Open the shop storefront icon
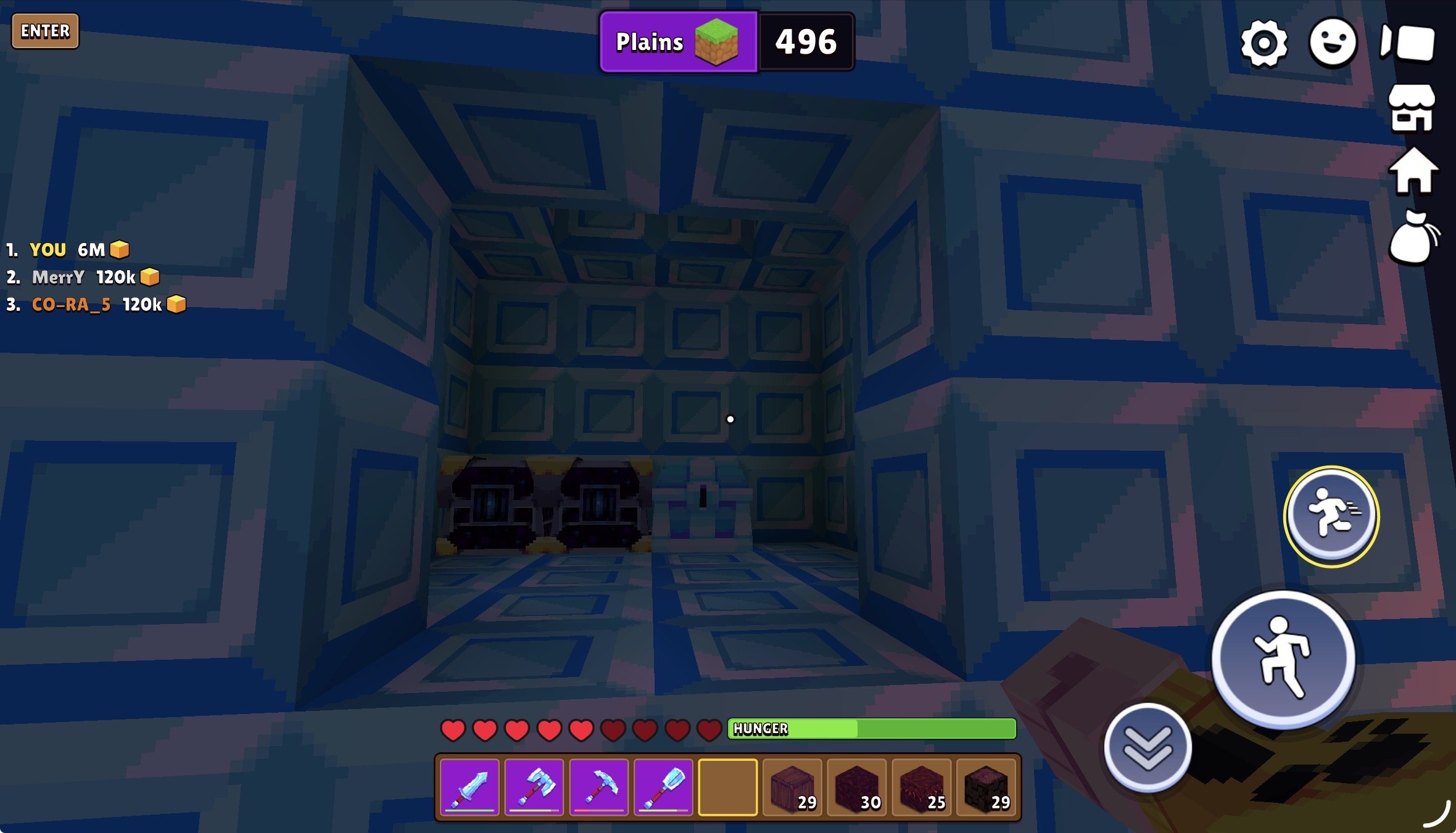This screenshot has height=833, width=1456. (x=1412, y=109)
